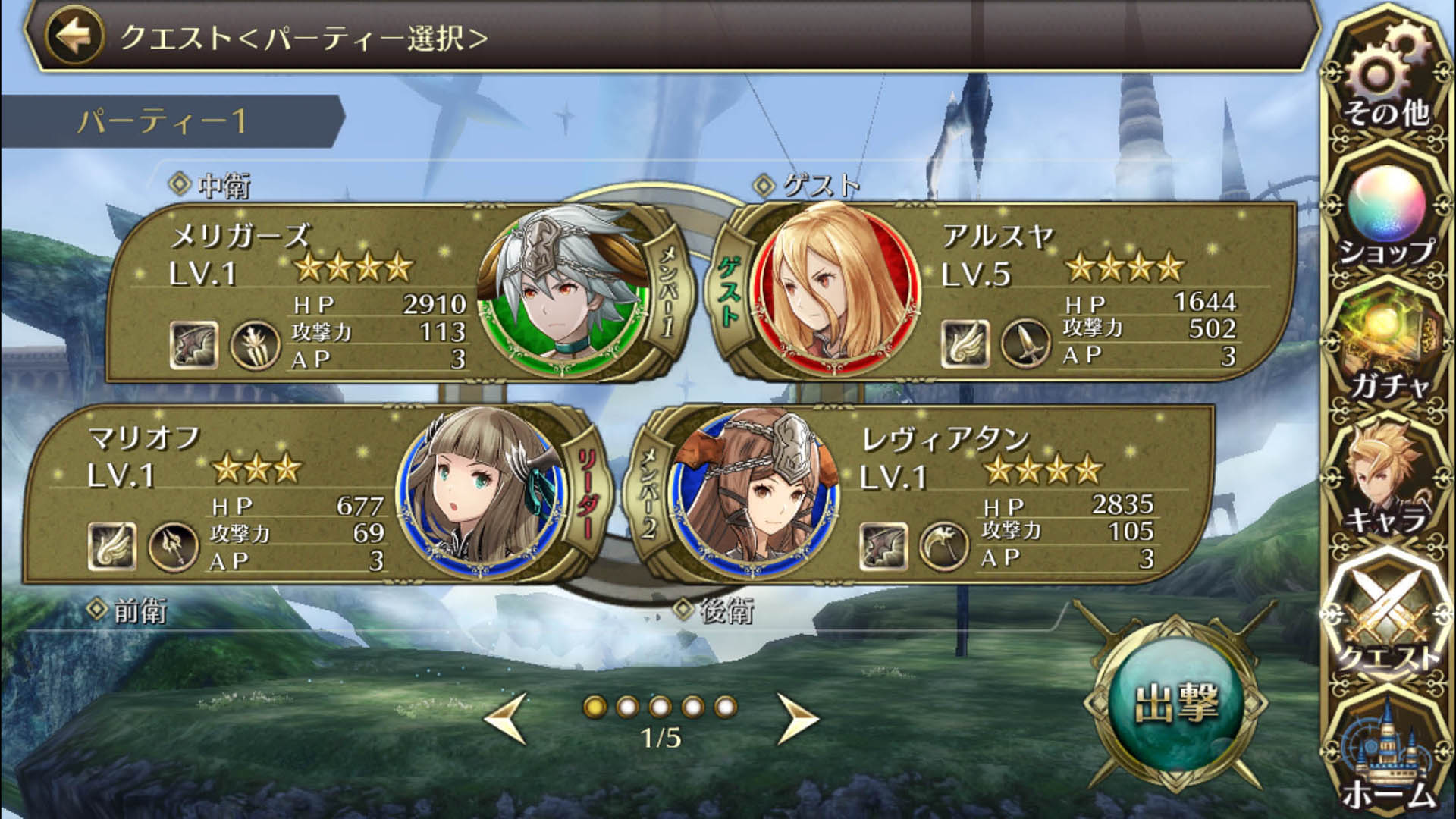Show the previous party with left arrow
This screenshot has height=819, width=1456.
[x=507, y=717]
